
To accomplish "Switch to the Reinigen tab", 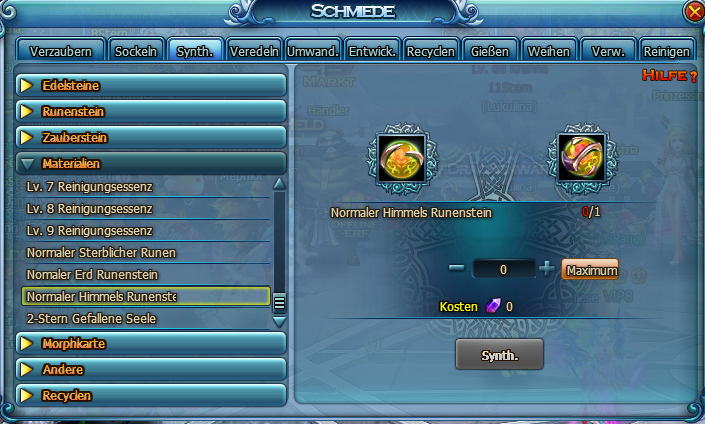I will pyautogui.click(x=667, y=51).
